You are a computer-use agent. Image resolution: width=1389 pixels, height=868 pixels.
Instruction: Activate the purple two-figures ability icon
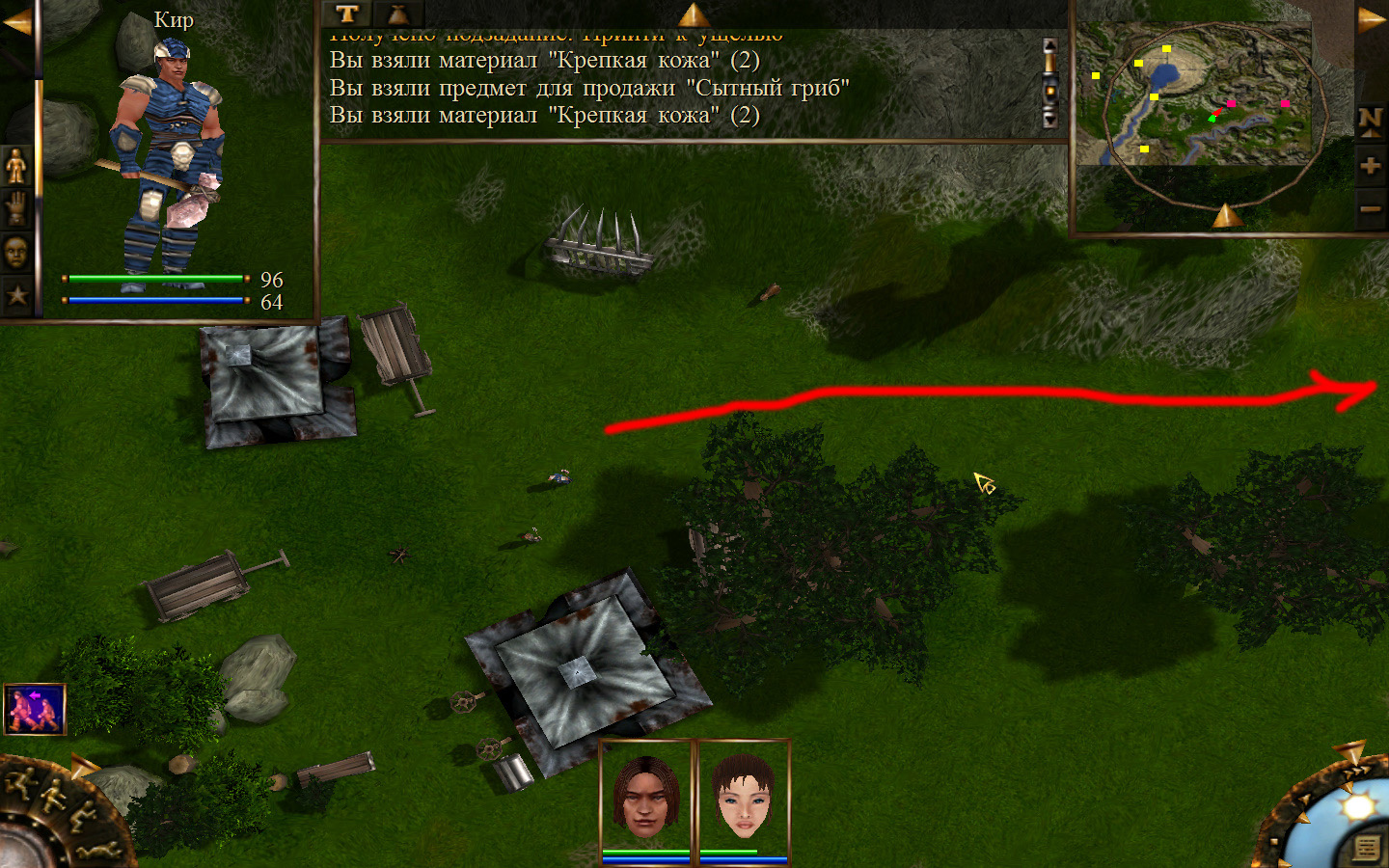[35, 710]
